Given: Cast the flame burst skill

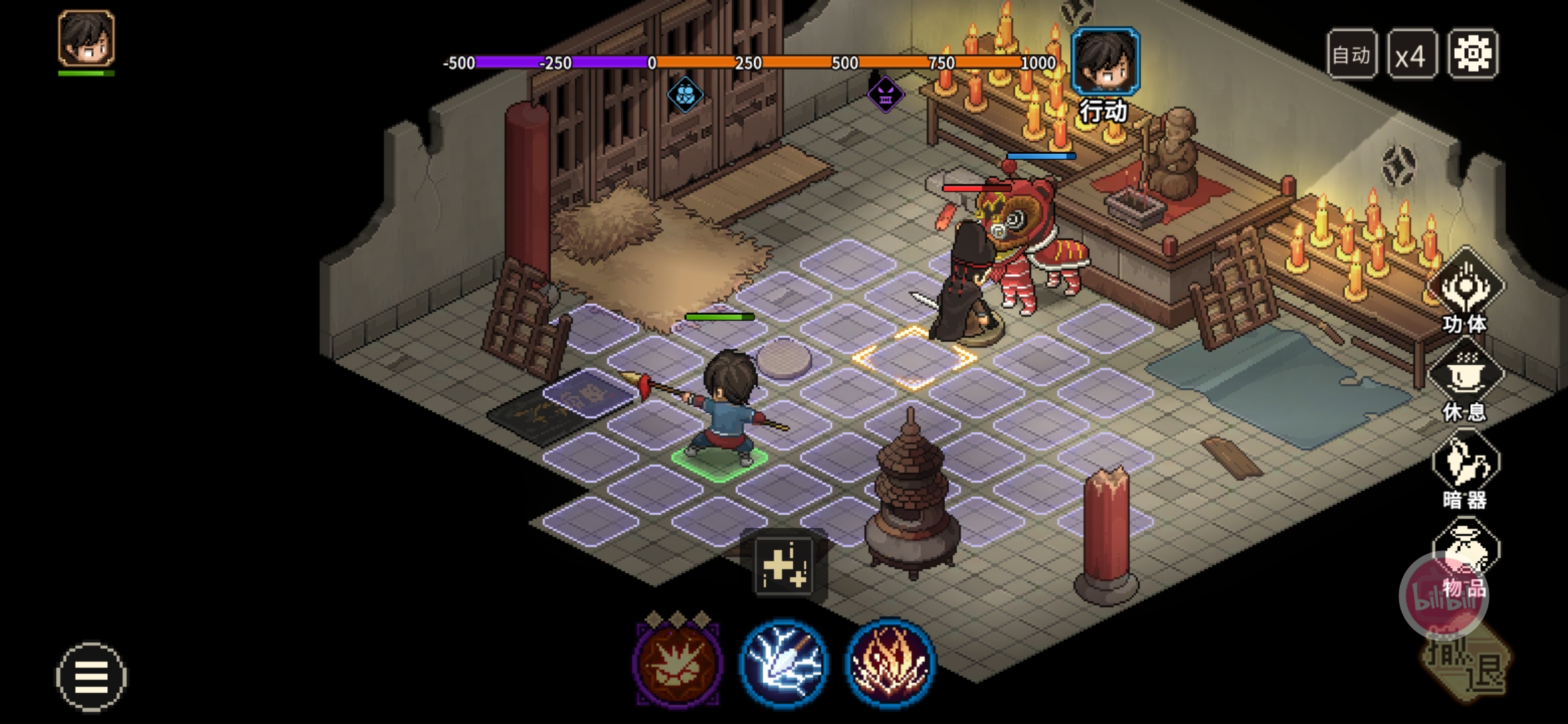Looking at the screenshot, I should [x=889, y=662].
